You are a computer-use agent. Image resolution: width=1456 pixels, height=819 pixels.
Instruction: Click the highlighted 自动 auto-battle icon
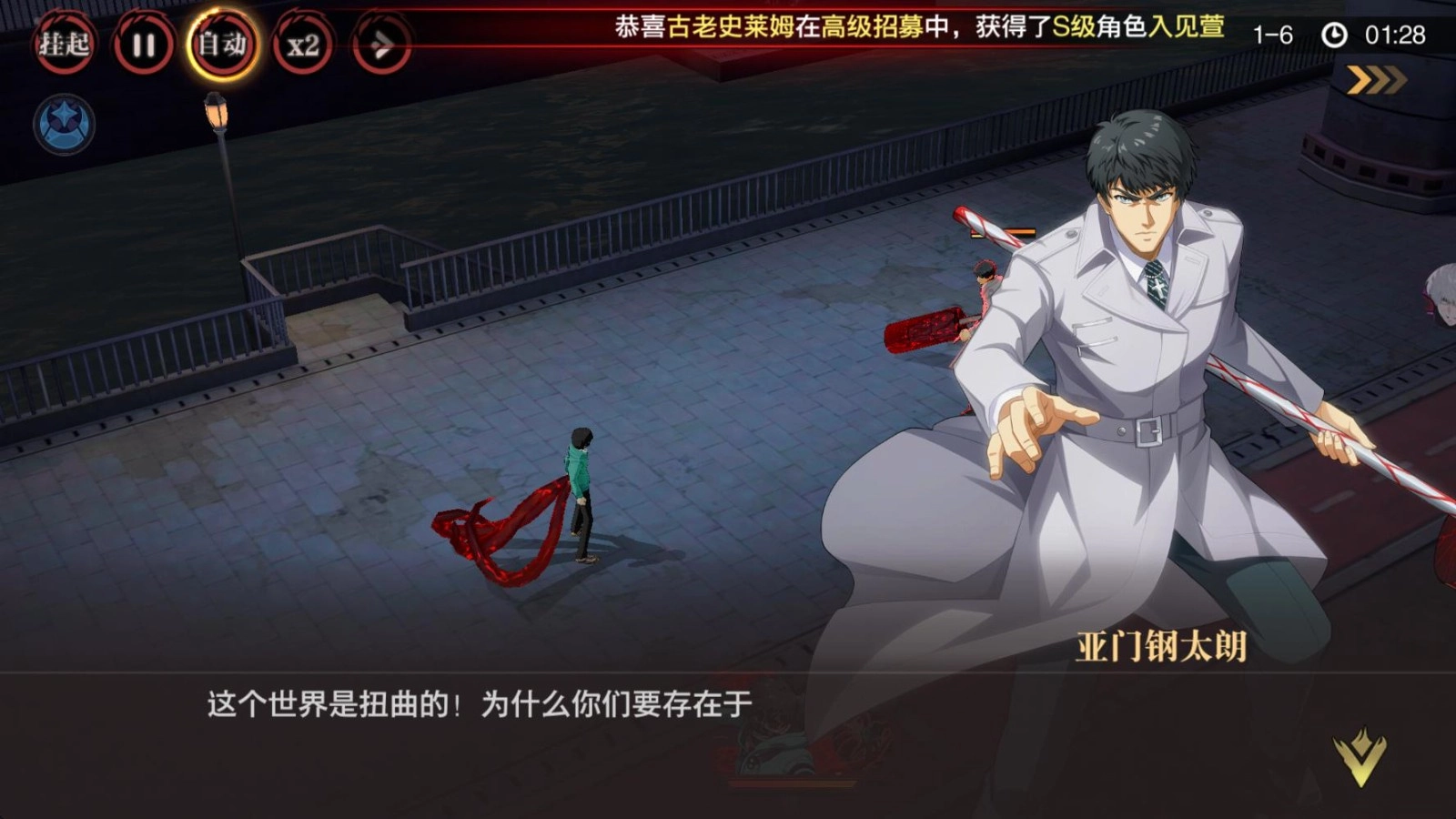tap(221, 43)
